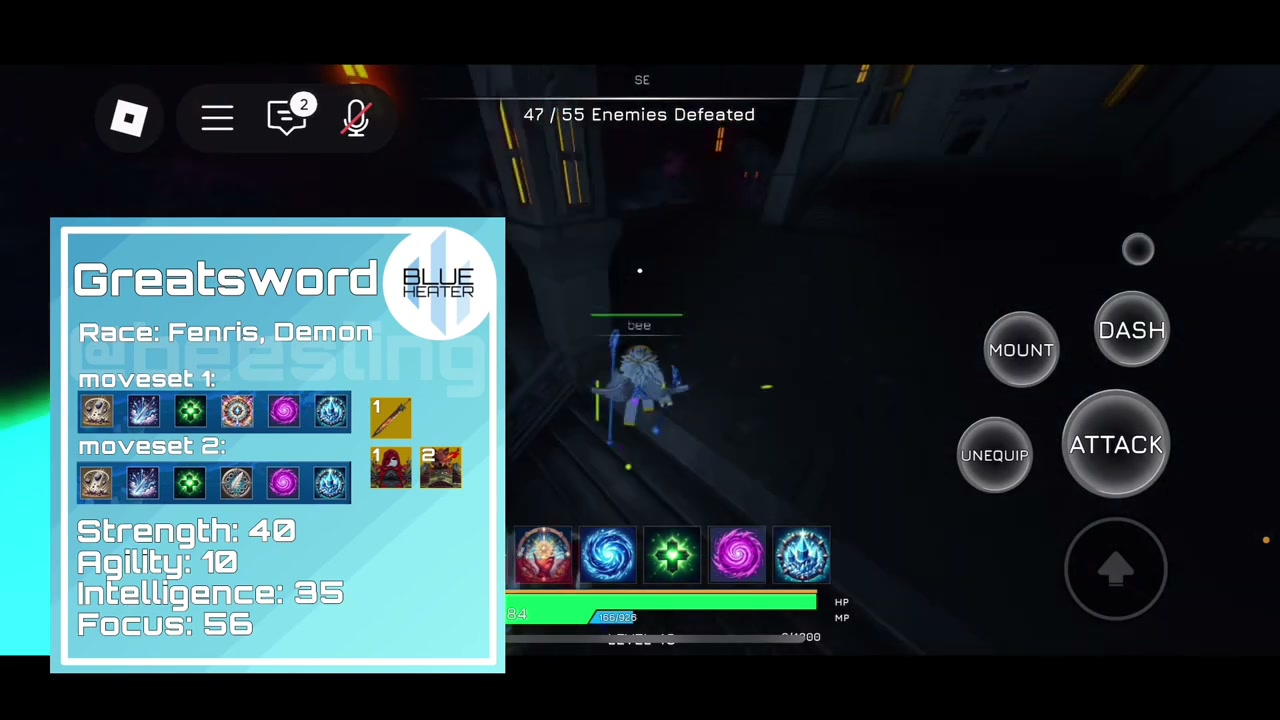Click the skull ability icon in moveset 1

click(96, 412)
